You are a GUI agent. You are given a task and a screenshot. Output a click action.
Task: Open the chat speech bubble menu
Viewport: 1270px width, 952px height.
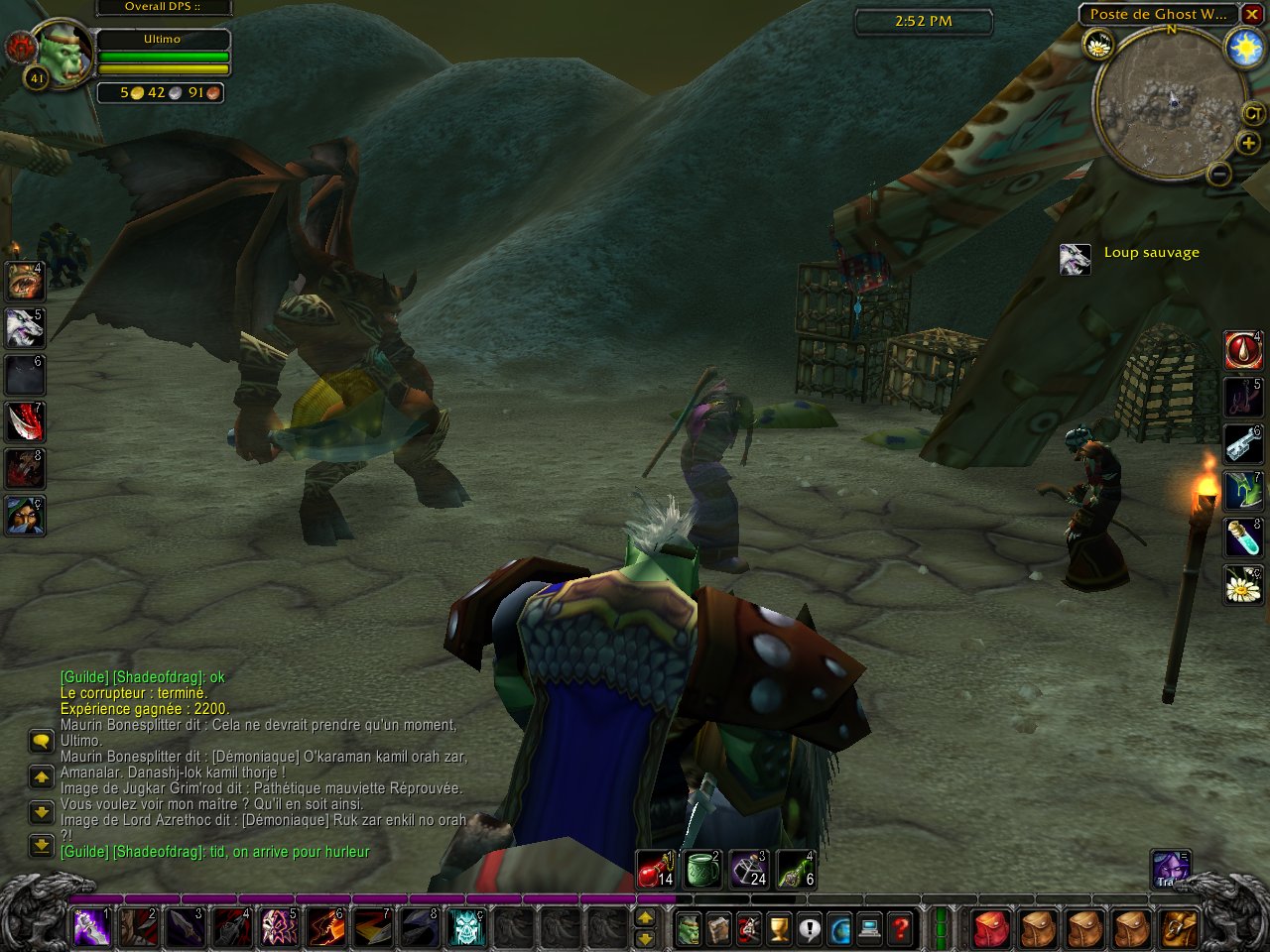coord(41,741)
